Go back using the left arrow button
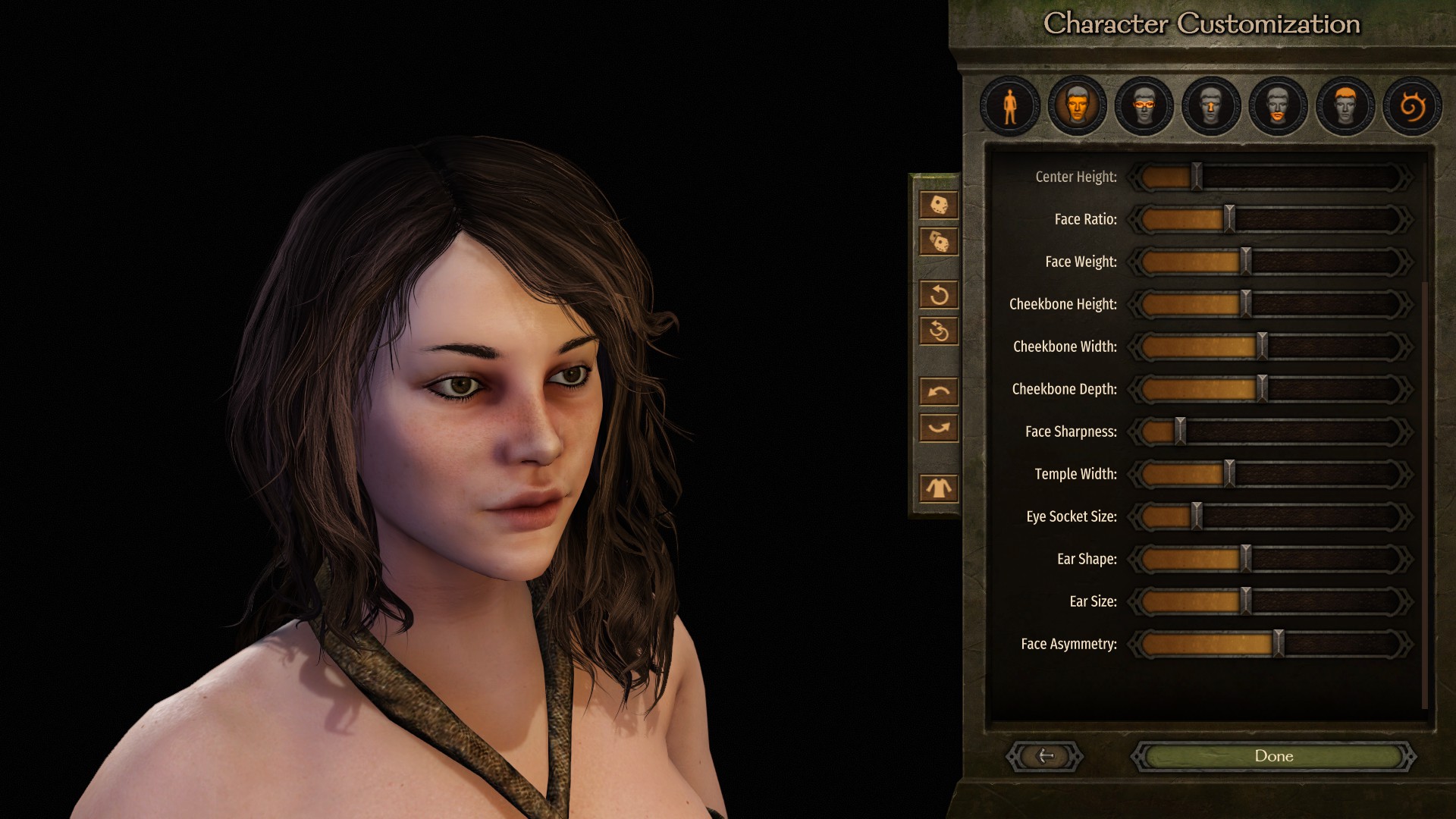The width and height of the screenshot is (1456, 819). pos(1045,756)
